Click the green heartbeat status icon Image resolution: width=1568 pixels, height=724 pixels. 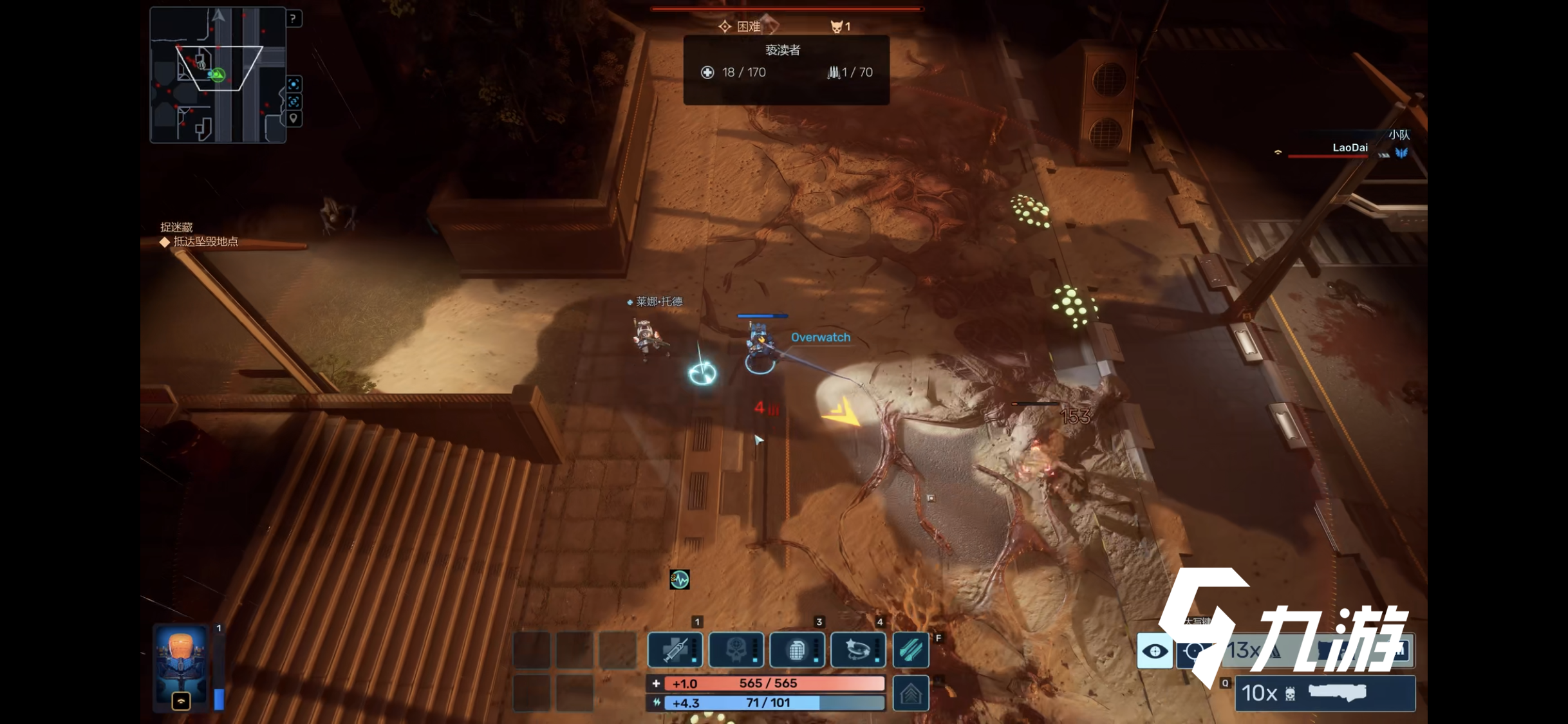679,579
